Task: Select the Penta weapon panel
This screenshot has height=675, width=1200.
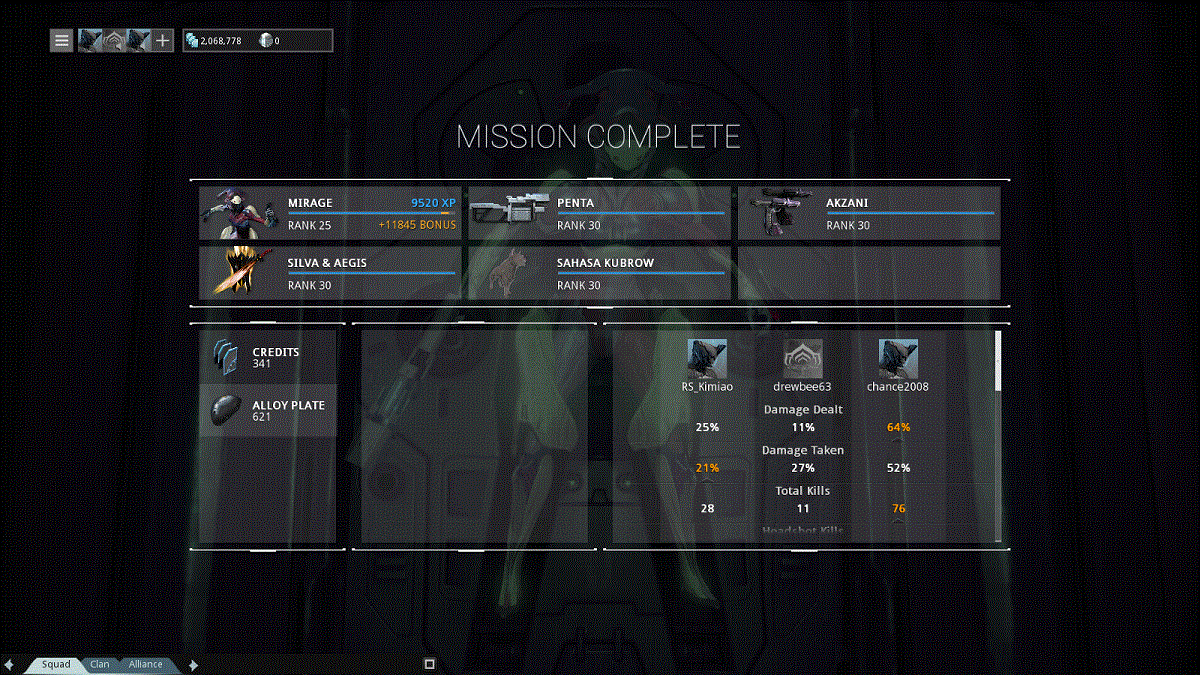Action: click(x=599, y=213)
